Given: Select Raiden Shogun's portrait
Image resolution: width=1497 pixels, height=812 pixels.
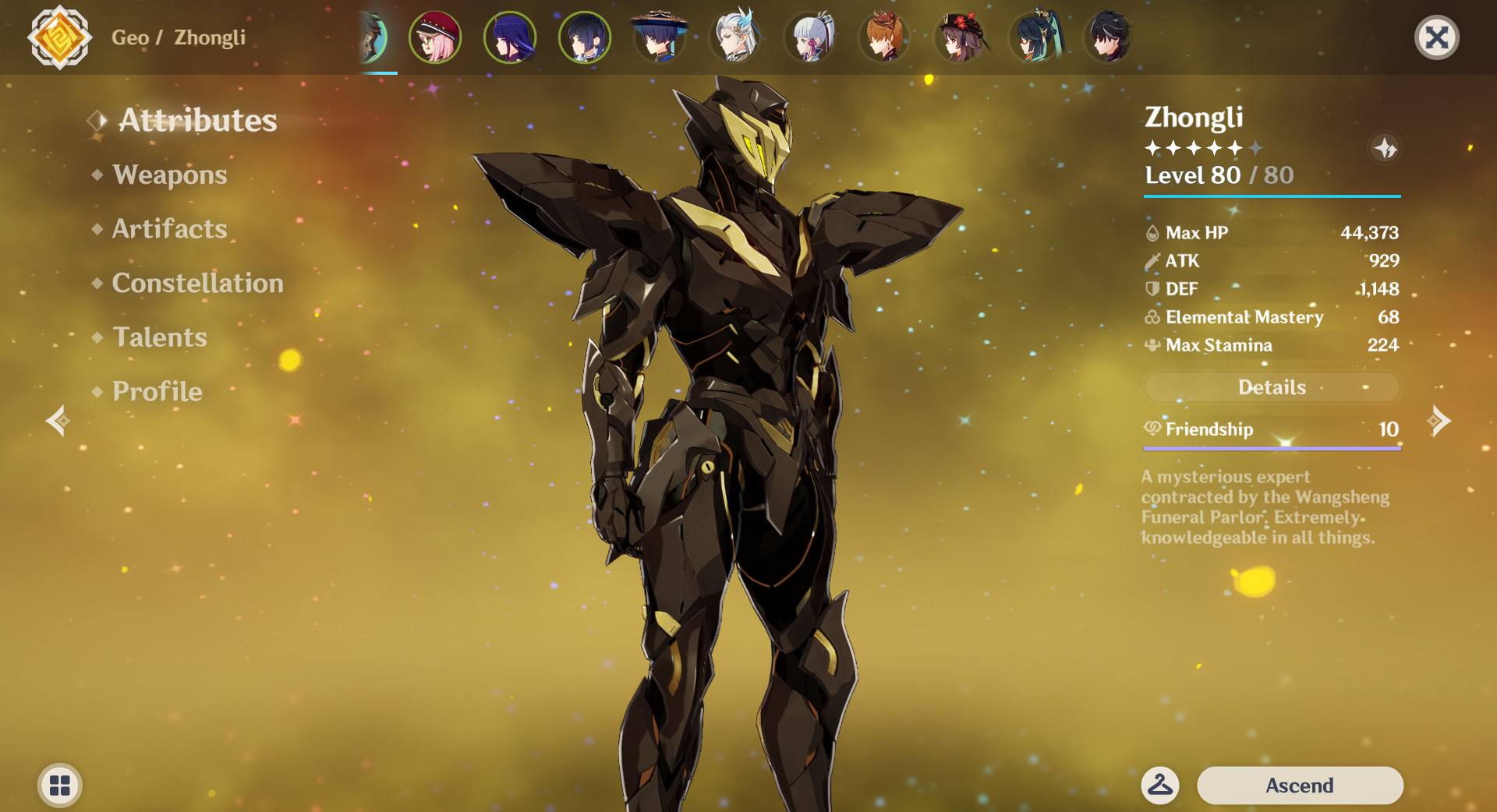Looking at the screenshot, I should click(509, 37).
